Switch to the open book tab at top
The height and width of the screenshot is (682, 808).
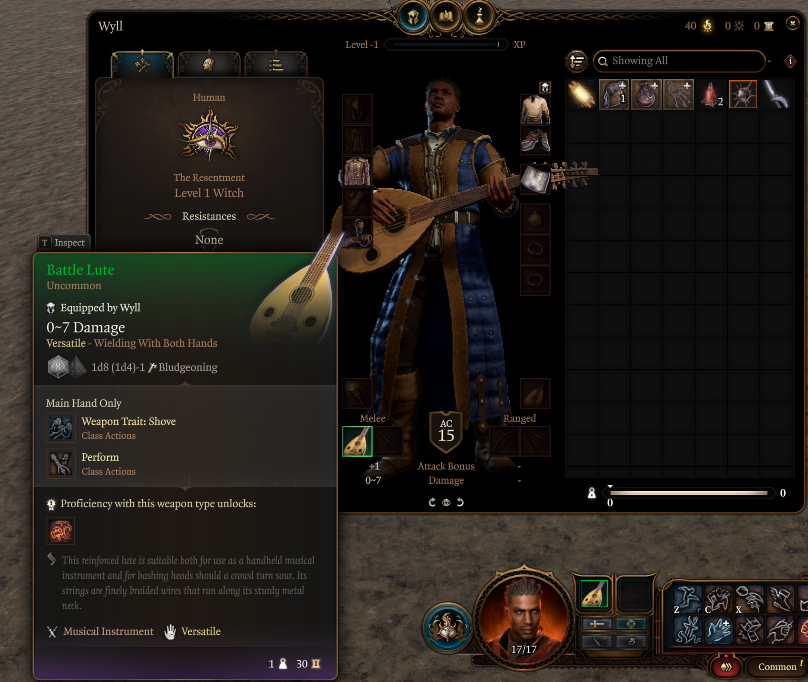pos(446,16)
